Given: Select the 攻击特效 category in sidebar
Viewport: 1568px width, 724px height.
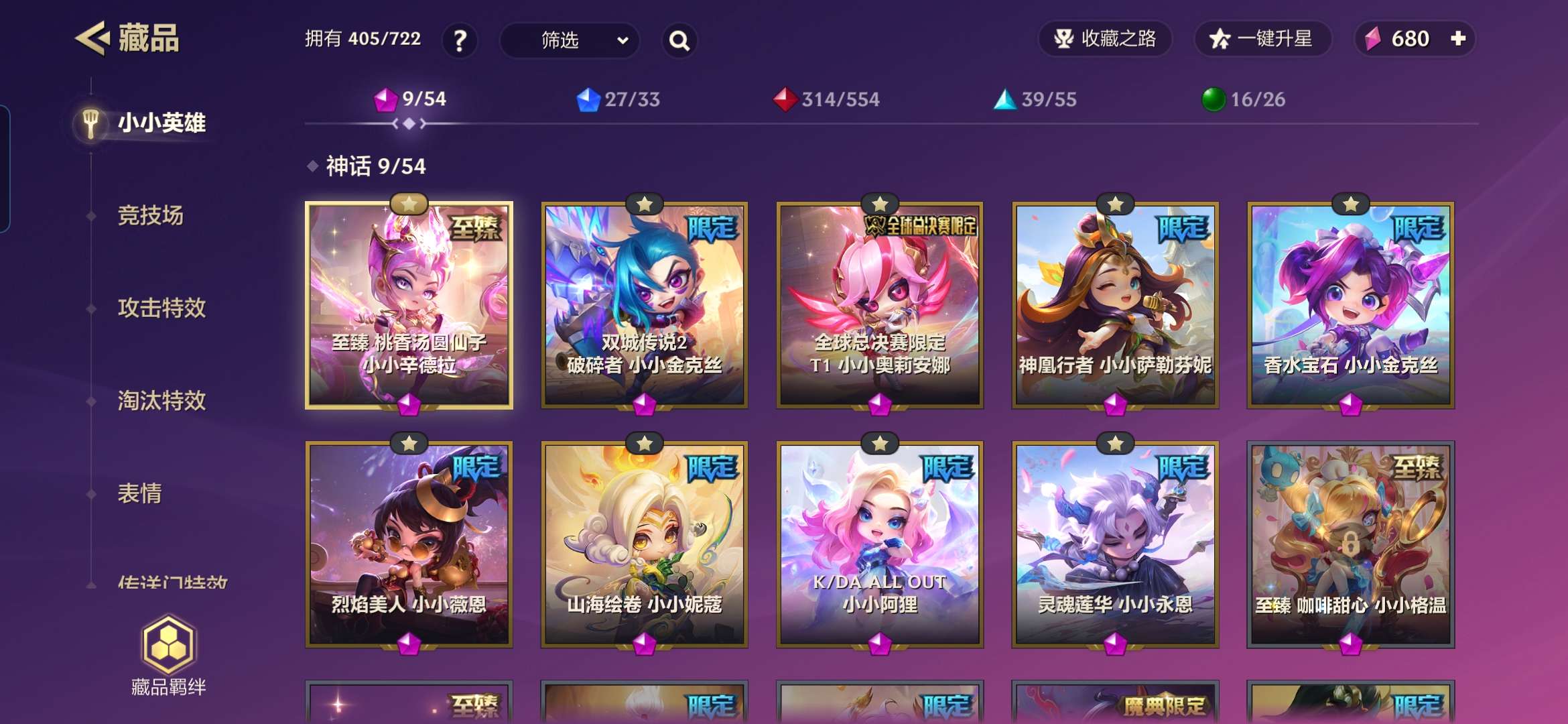Looking at the screenshot, I should [161, 308].
